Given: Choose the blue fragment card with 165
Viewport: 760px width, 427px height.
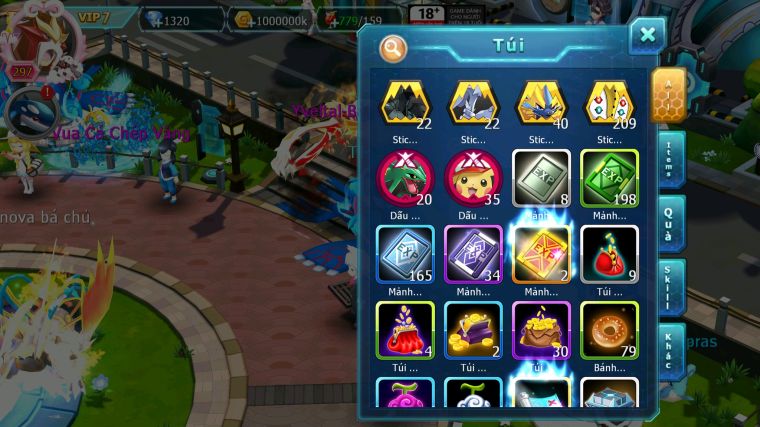Looking at the screenshot, I should click(x=405, y=254).
